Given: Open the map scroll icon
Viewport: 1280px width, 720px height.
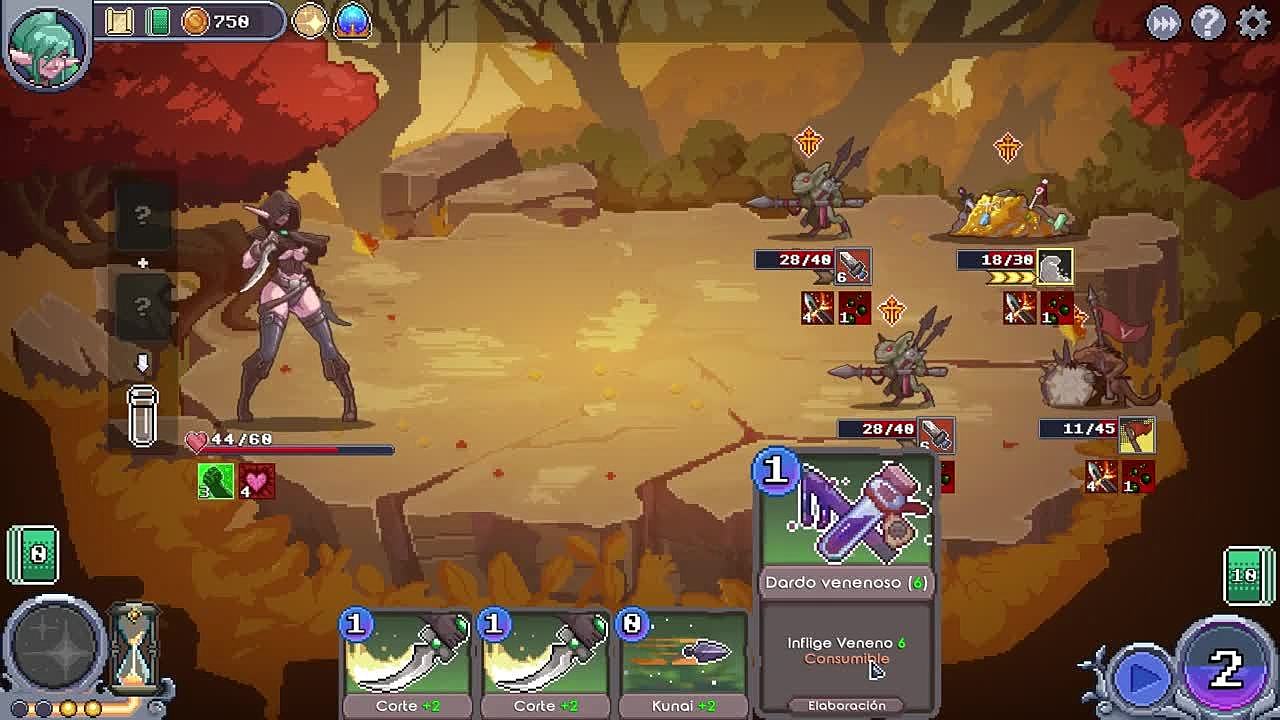Looking at the screenshot, I should click(120, 21).
